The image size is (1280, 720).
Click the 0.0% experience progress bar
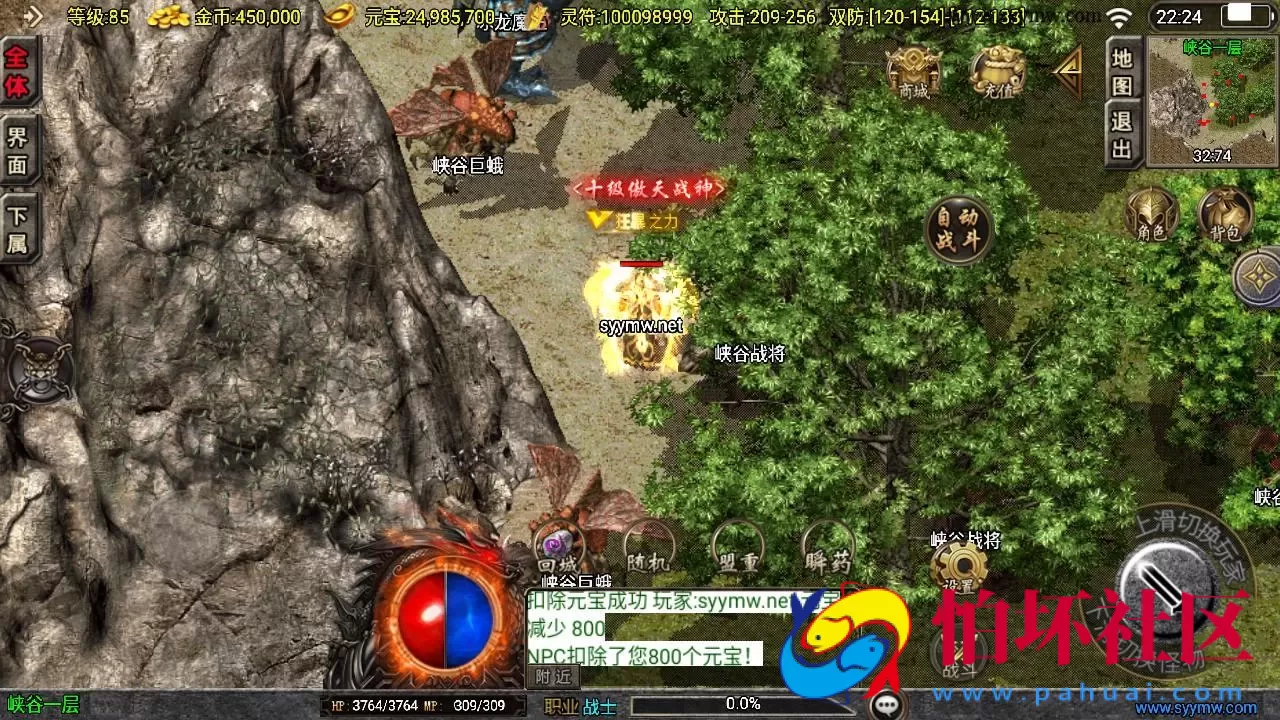point(740,703)
